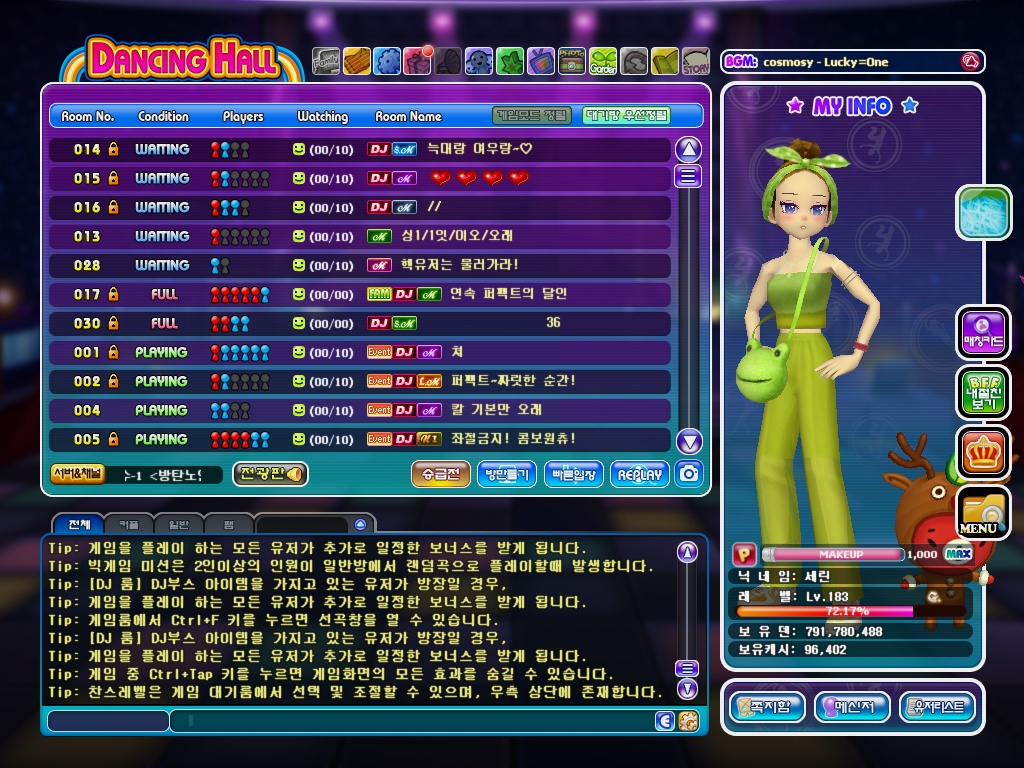Viewport: 1024px width, 768px height.
Task: Click the 승급전 promotion match button
Action: [440, 474]
